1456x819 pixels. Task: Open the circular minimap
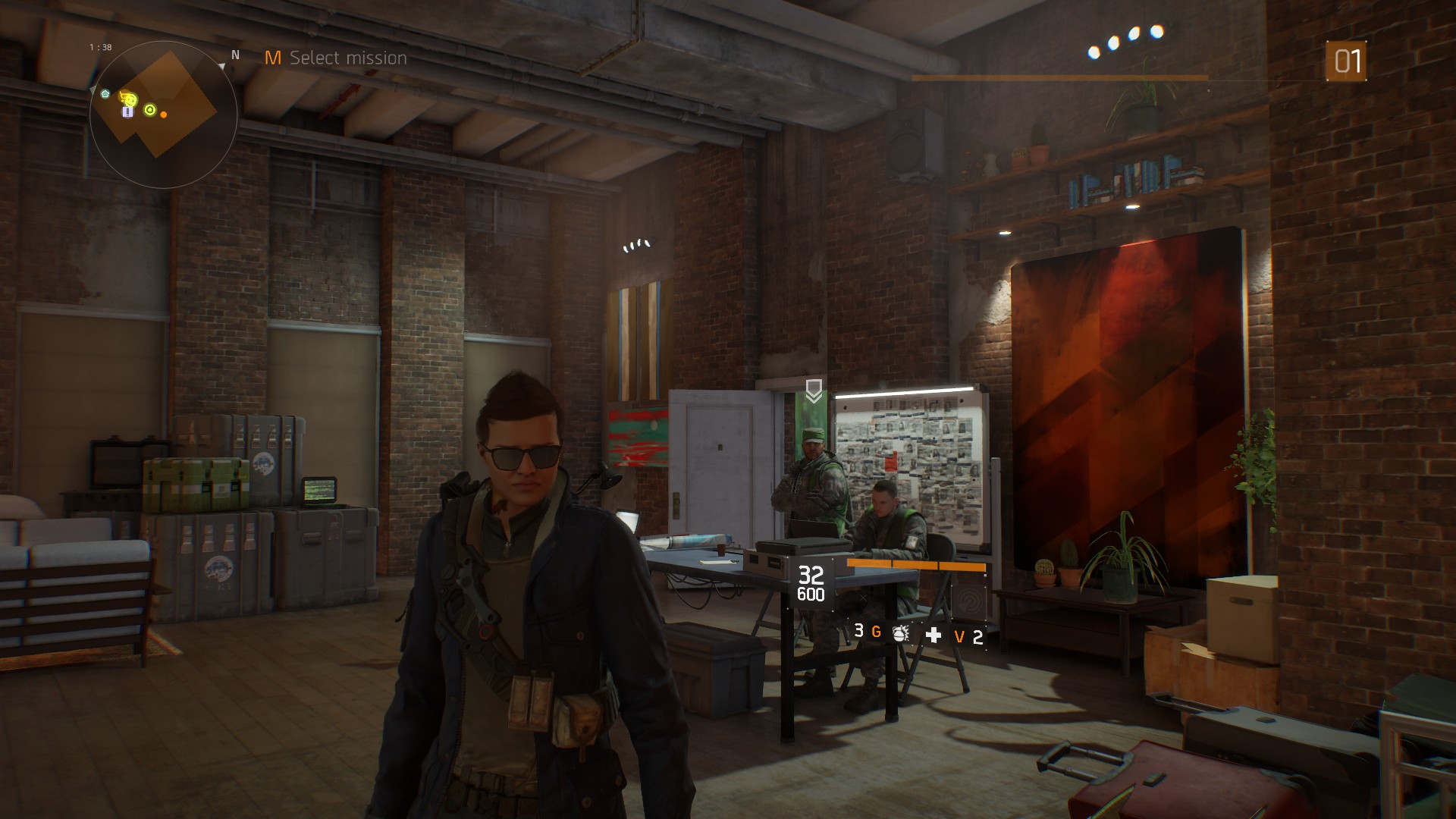[x=163, y=114]
